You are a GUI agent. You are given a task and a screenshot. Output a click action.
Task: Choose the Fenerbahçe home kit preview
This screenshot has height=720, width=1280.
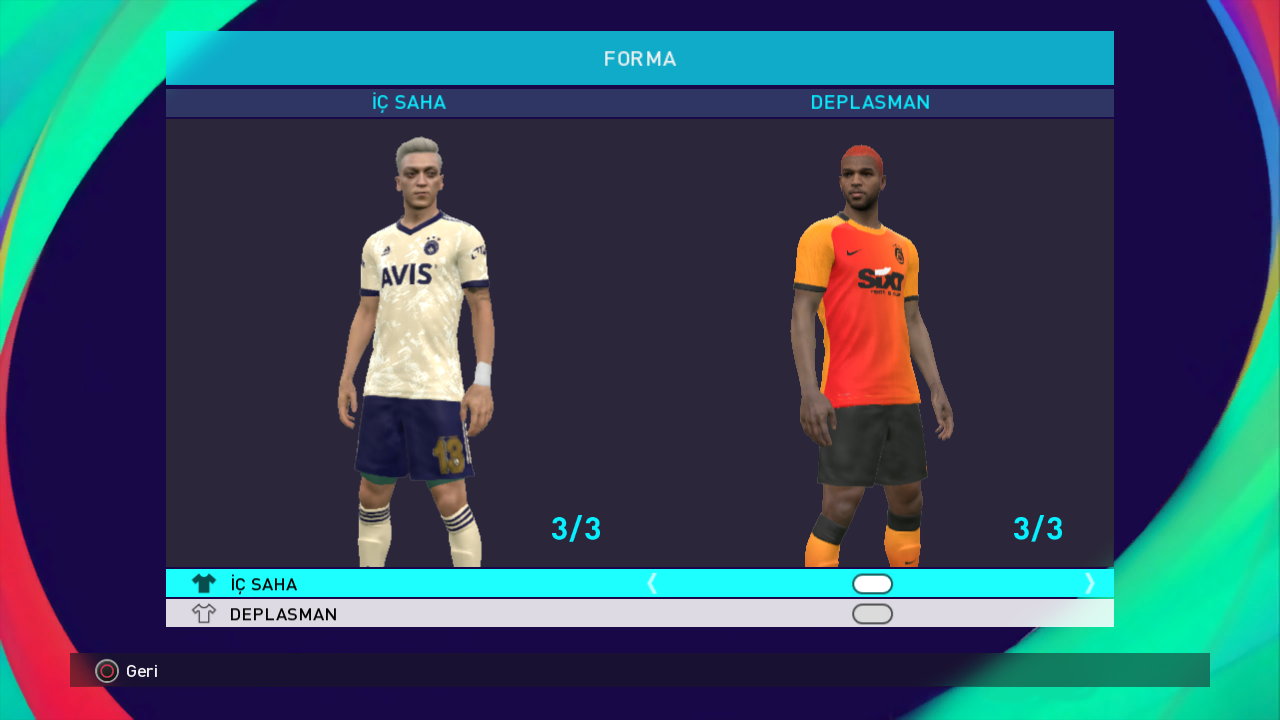pos(416,350)
